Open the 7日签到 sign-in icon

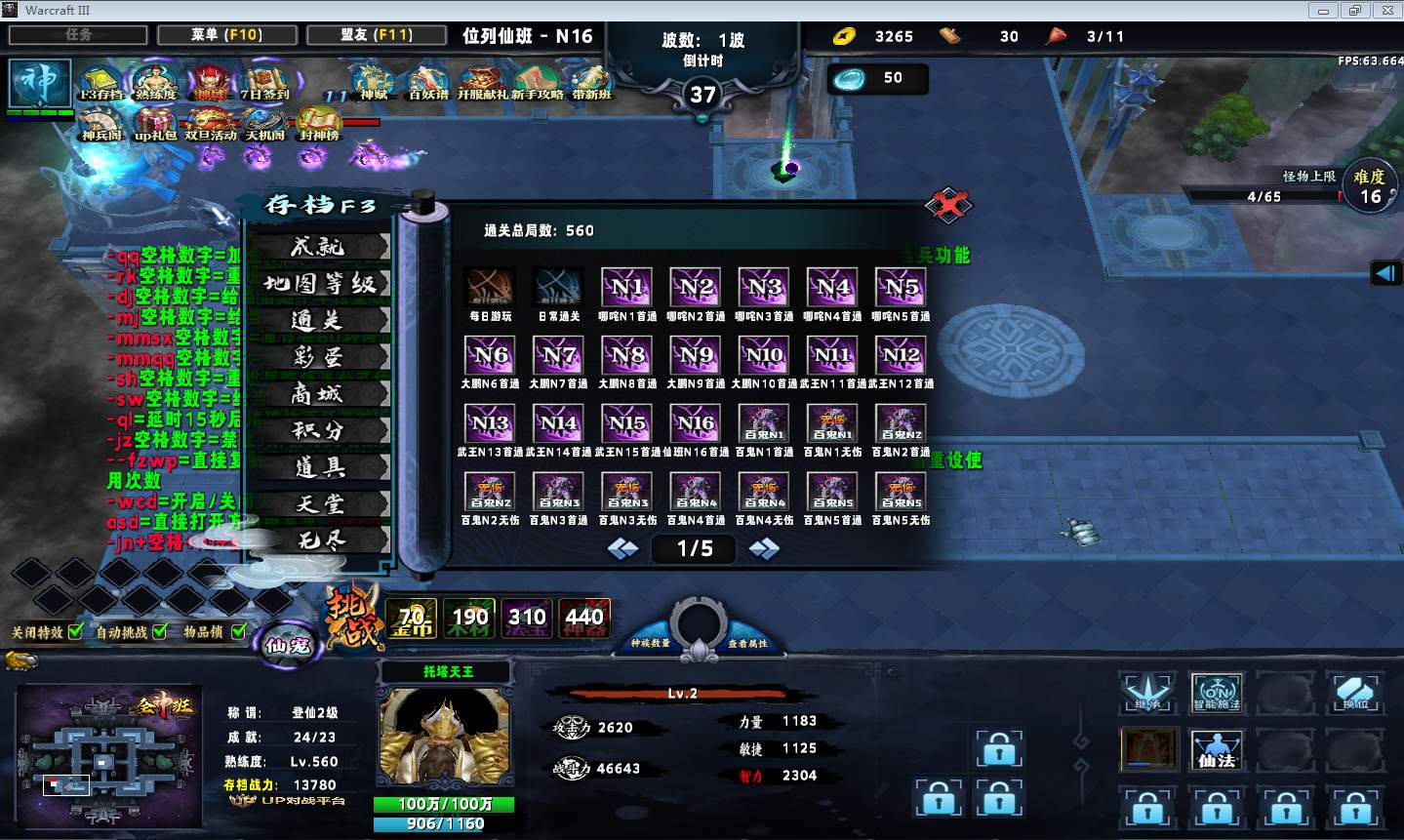click(x=265, y=81)
